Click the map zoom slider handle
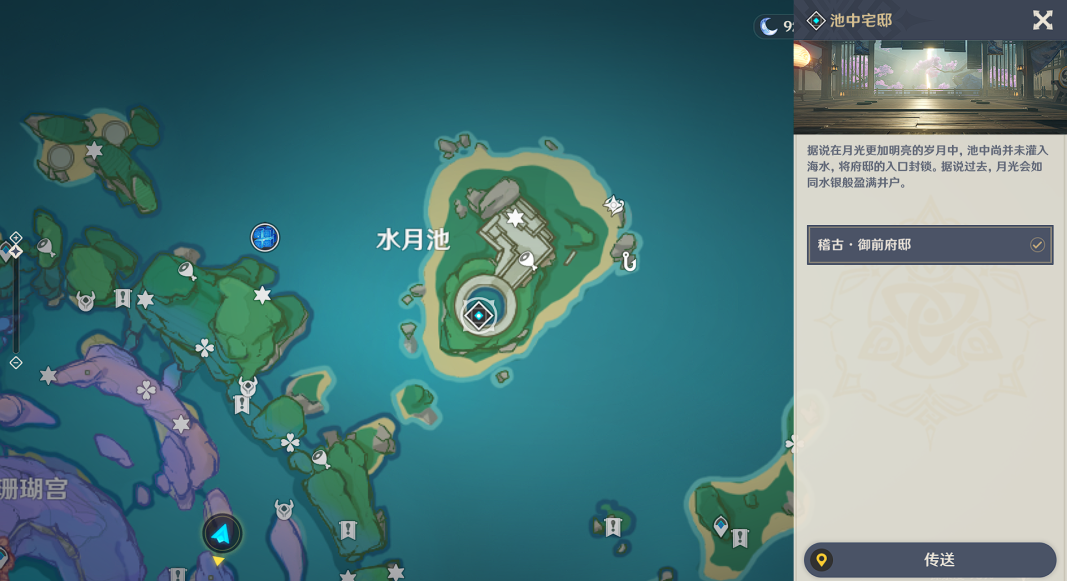Viewport: 1067px width, 581px height. coord(15,251)
